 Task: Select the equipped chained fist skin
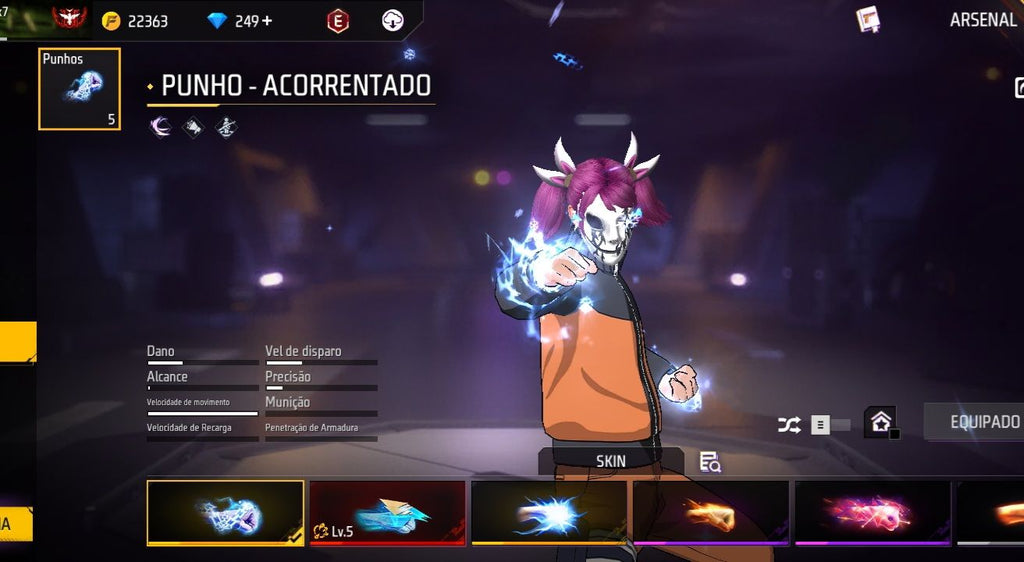[x=226, y=513]
